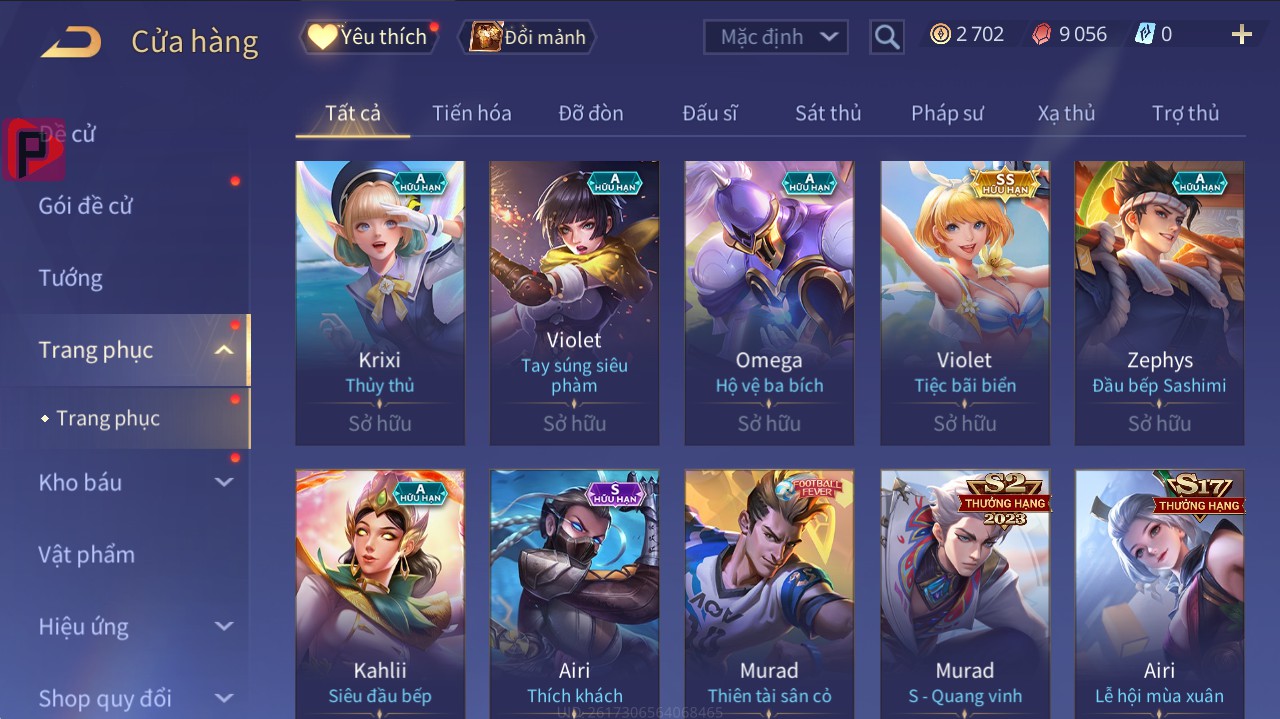This screenshot has width=1280, height=719.
Task: Select the Krixi Thủy thủ skin card
Action: click(x=380, y=302)
